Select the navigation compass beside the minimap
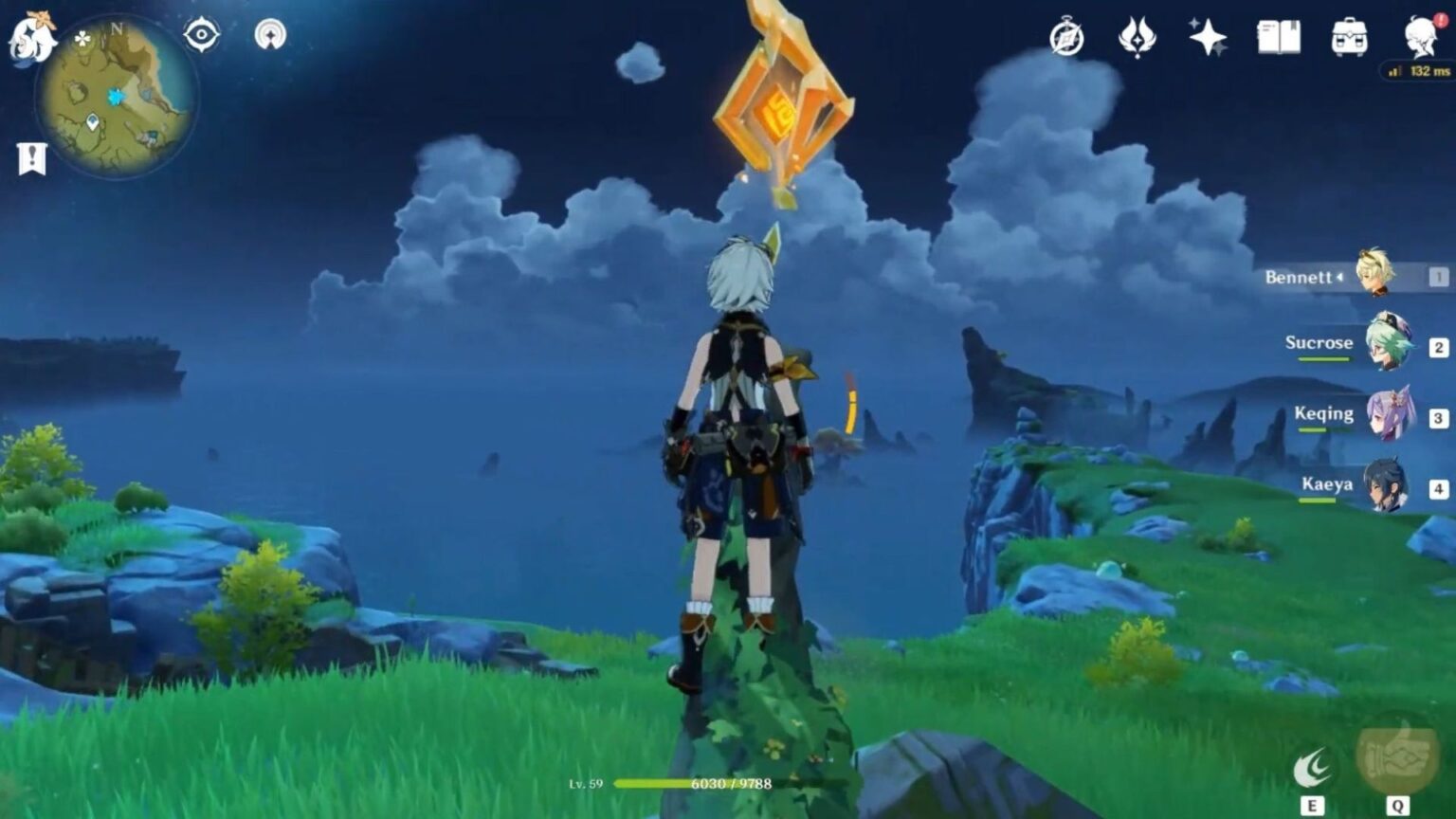 270,35
